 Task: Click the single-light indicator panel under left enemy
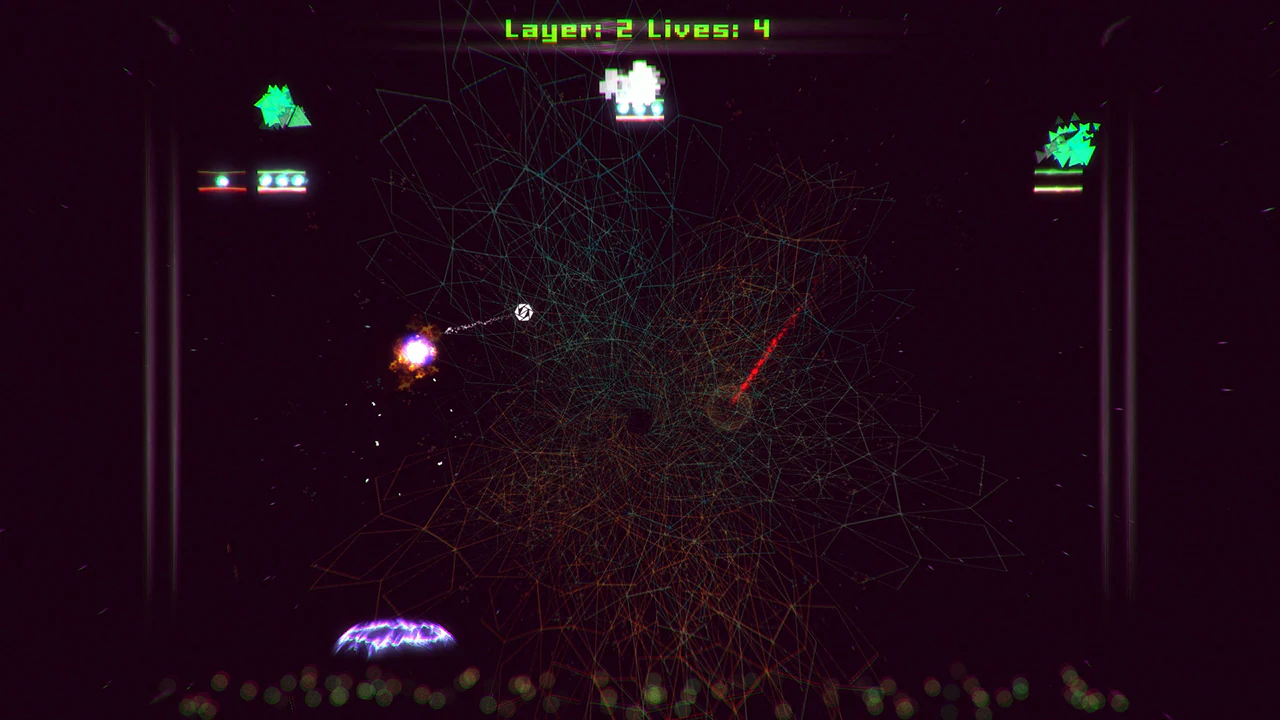(222, 180)
